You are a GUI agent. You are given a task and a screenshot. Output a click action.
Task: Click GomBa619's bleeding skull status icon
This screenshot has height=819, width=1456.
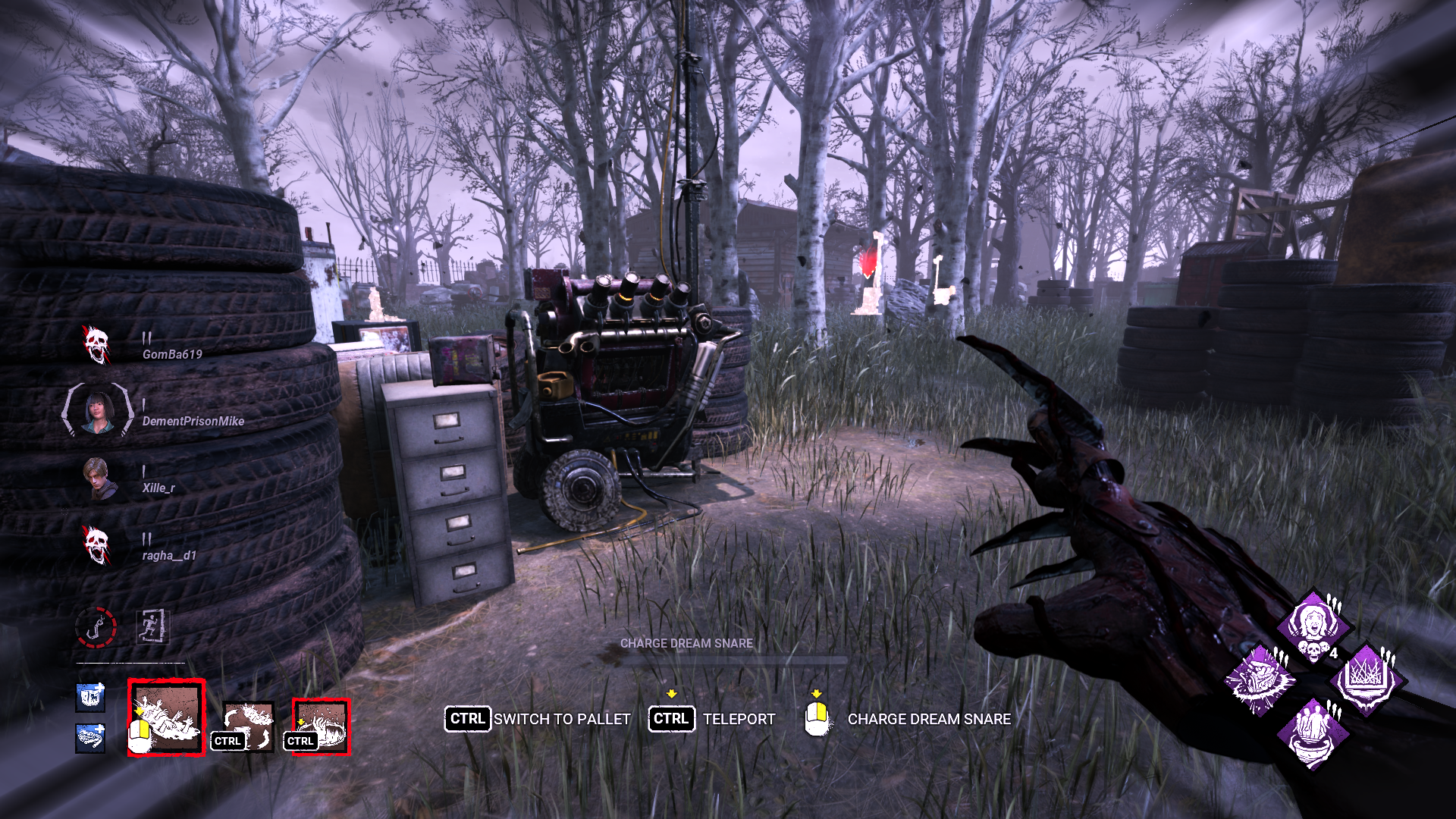click(98, 345)
